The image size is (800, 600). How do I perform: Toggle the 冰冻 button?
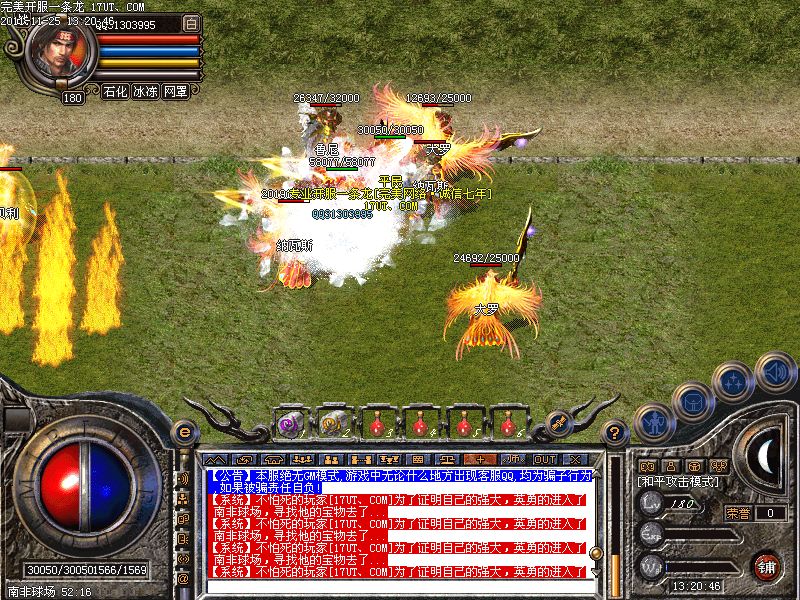(146, 91)
